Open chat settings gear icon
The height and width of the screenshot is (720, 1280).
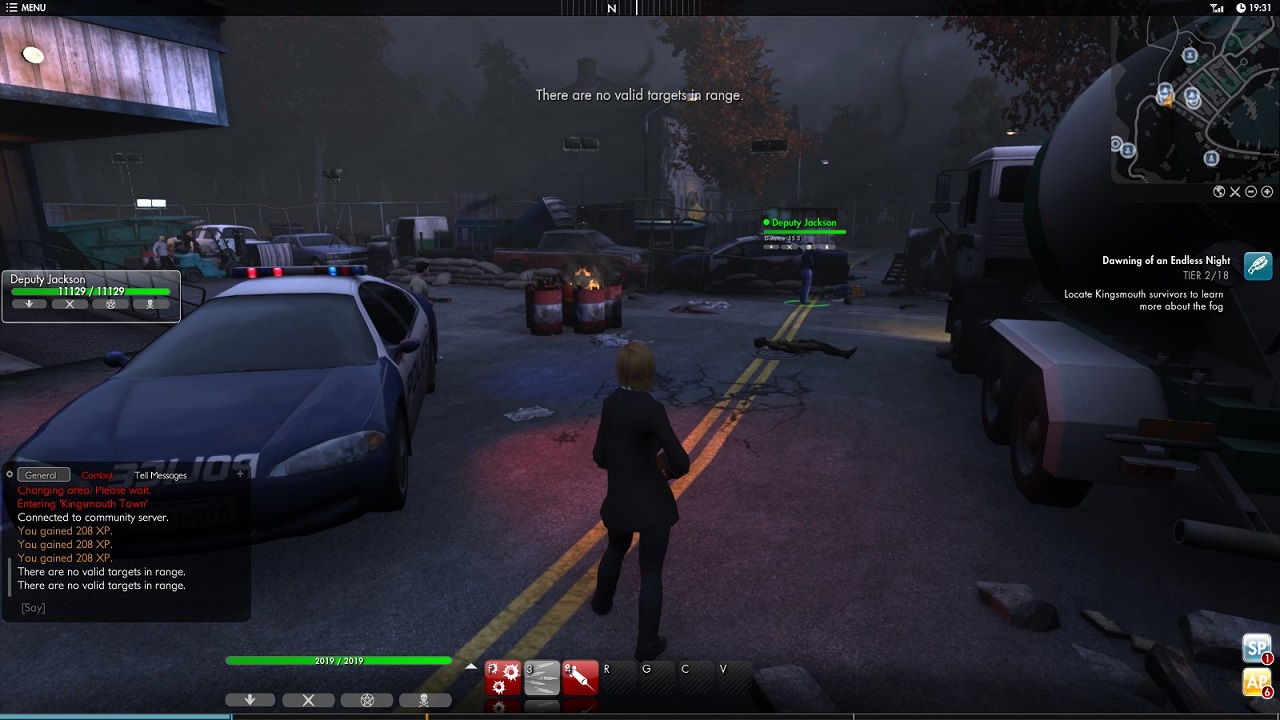click(9, 475)
